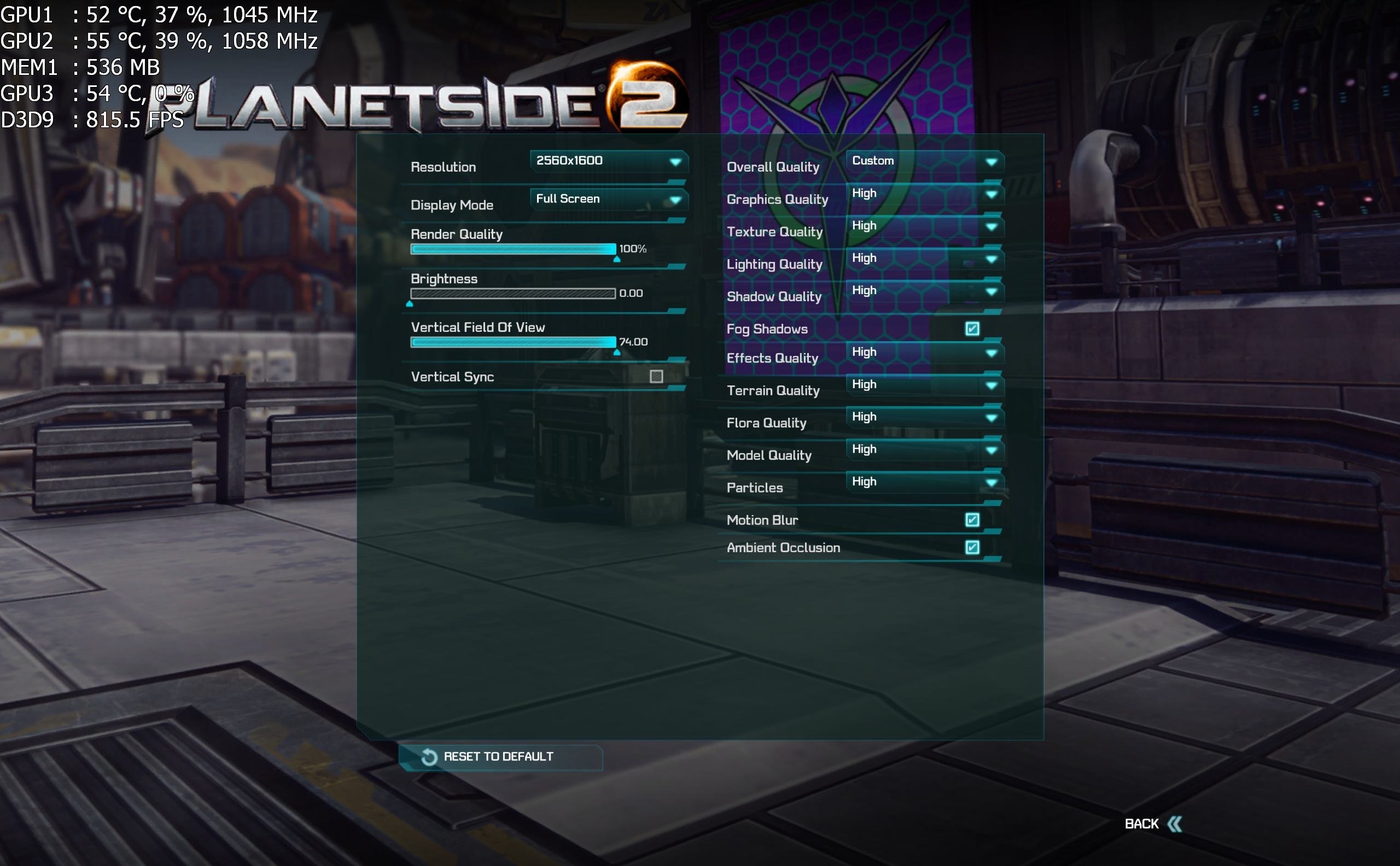Open the Overall Quality dropdown

924,161
